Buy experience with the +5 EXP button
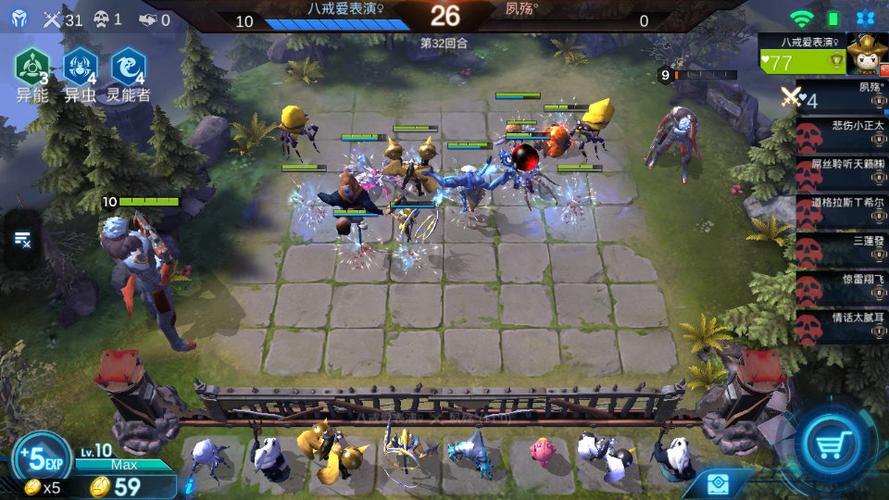Screen dimensions: 889x500 coord(40,461)
